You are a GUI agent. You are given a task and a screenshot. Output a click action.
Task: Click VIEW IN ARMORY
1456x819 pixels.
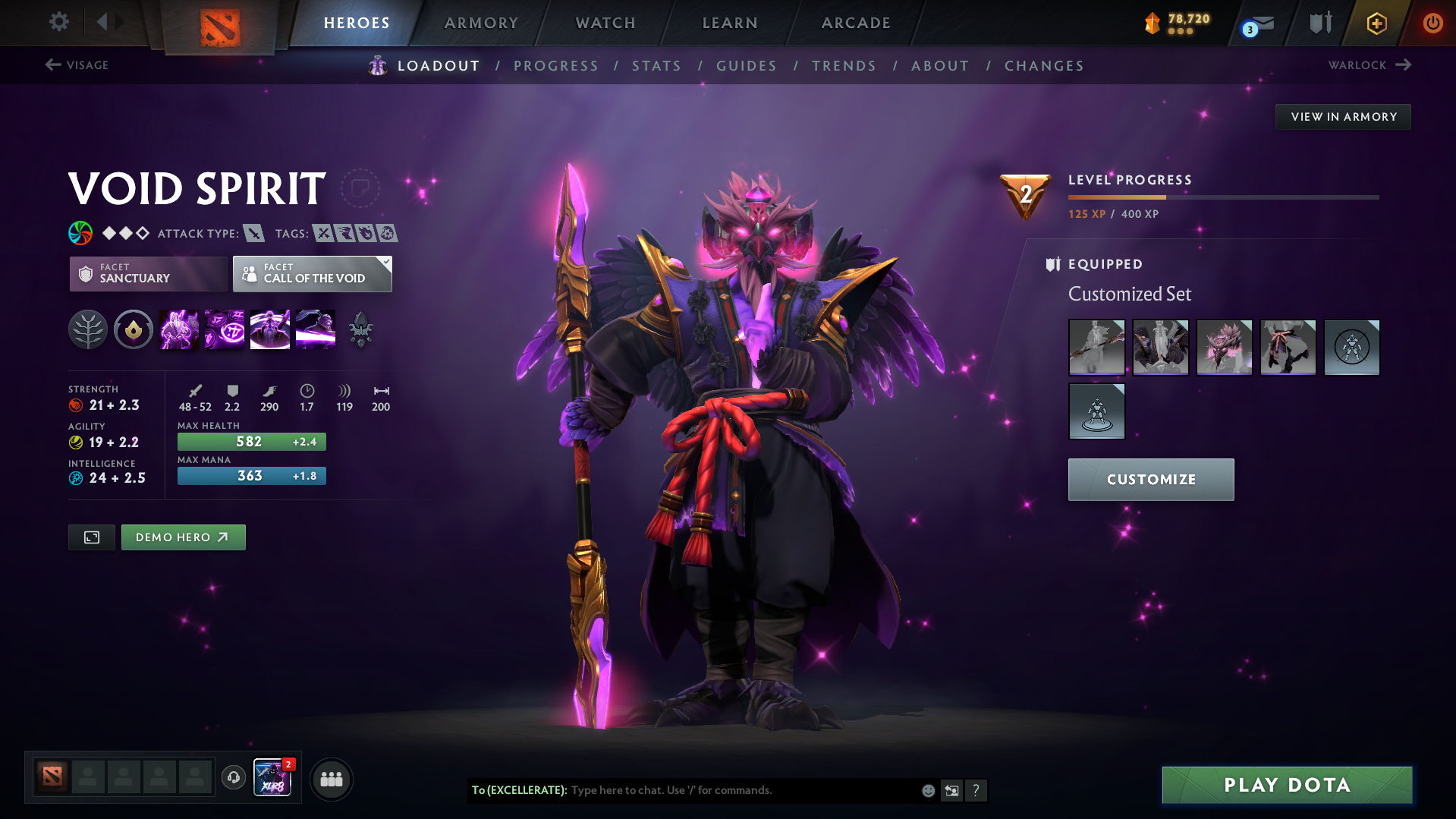(x=1342, y=116)
